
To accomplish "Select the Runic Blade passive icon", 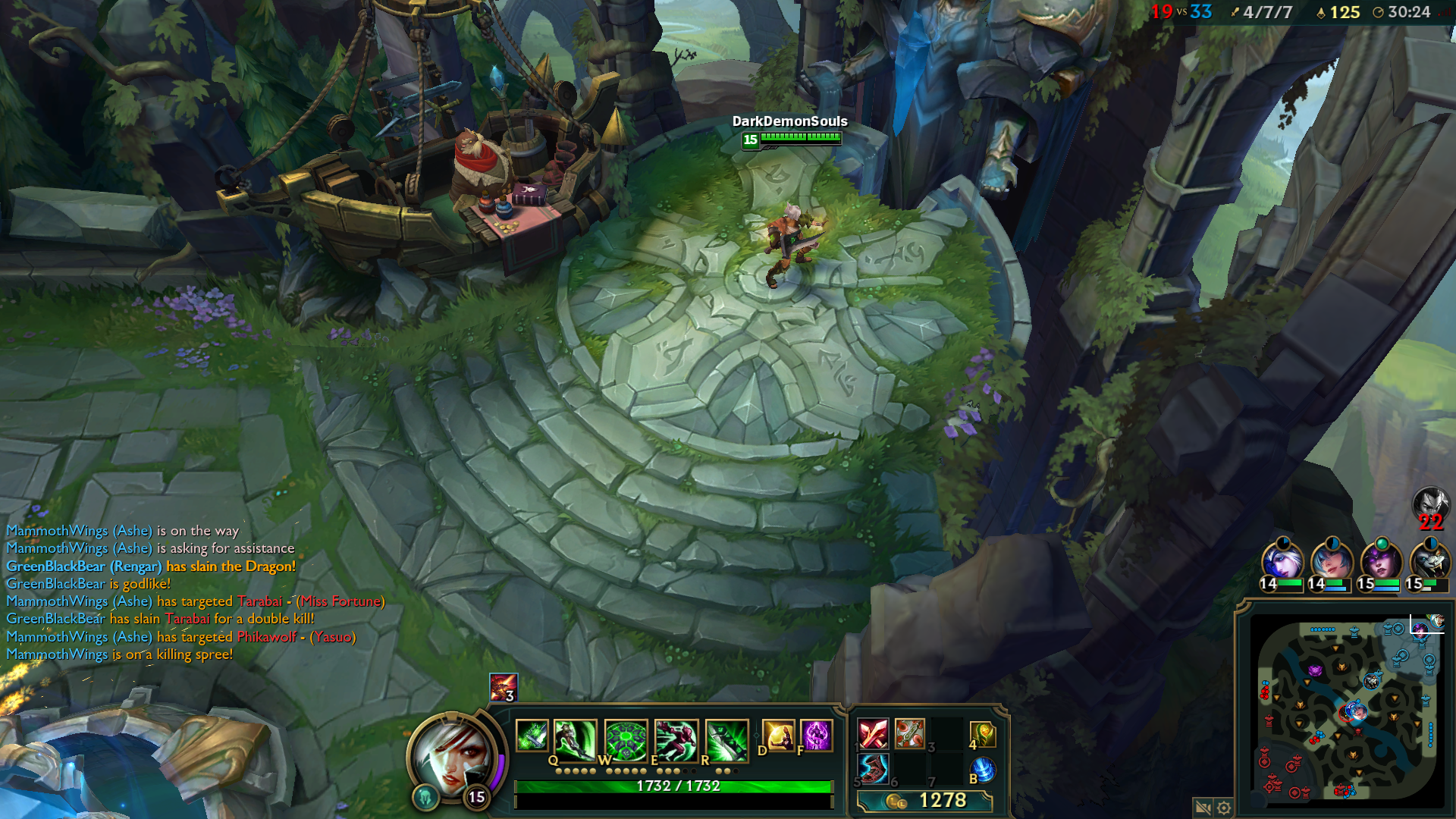I will point(532,736).
